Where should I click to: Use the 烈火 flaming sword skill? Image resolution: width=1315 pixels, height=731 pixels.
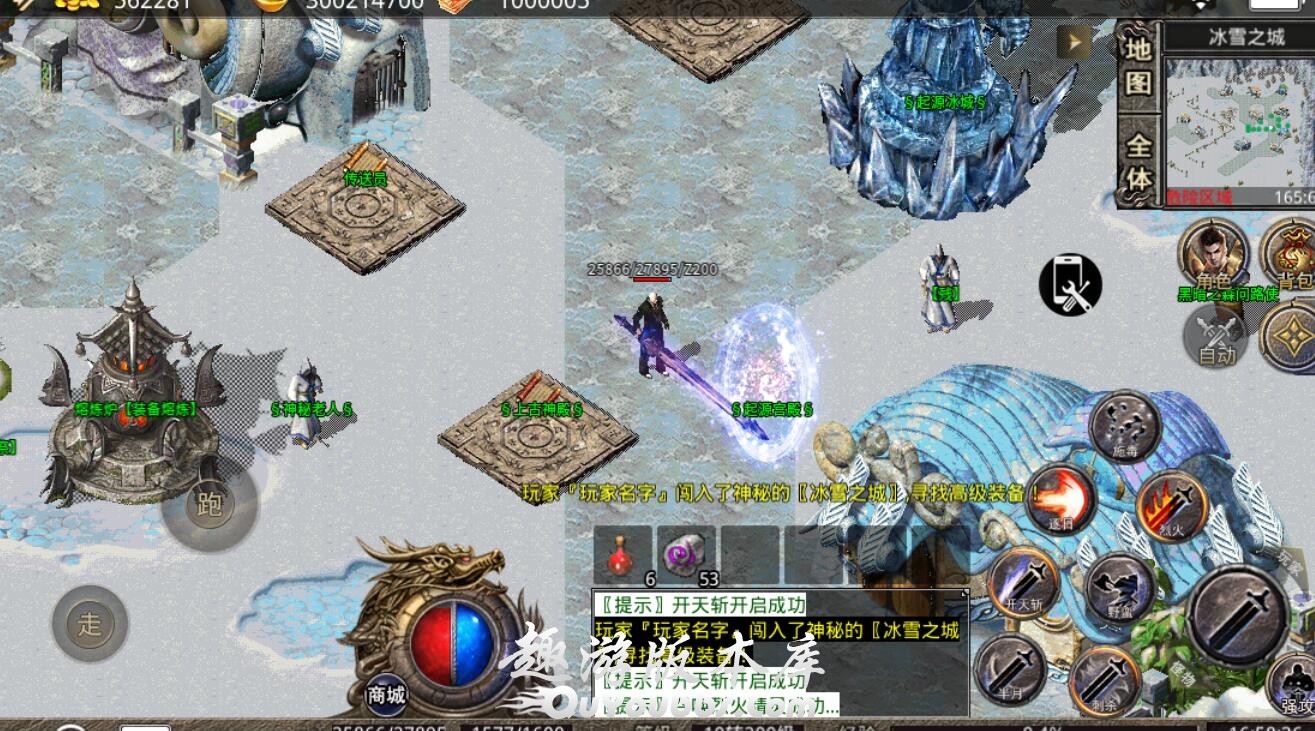pos(1171,506)
